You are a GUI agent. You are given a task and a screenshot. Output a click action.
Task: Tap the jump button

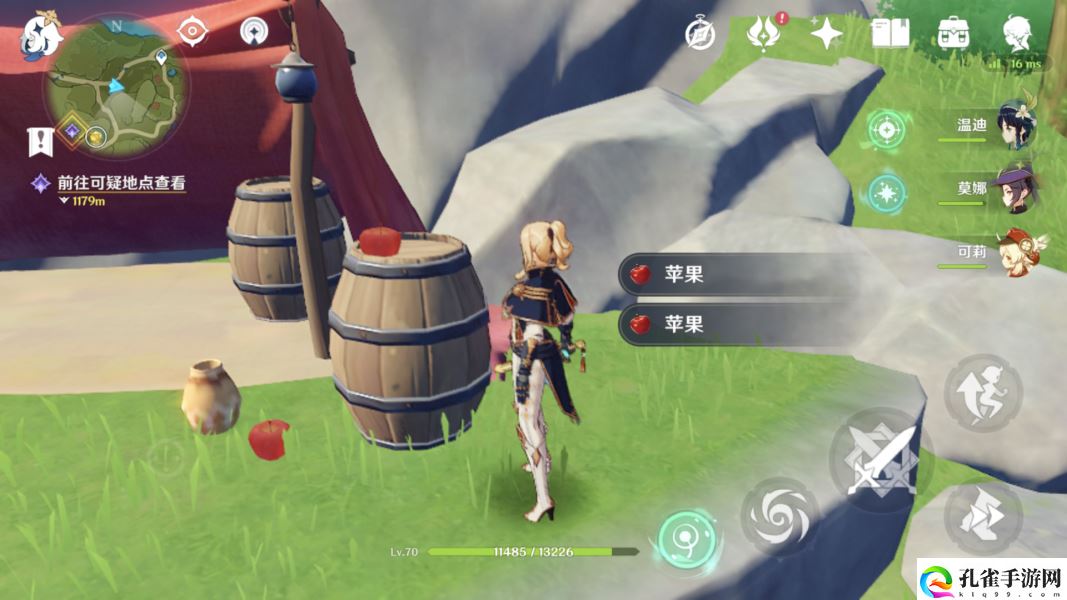983,516
